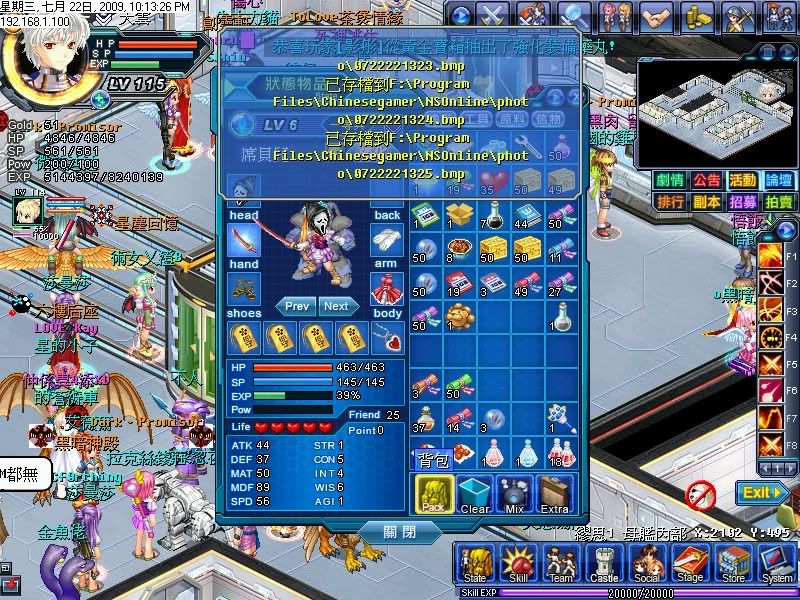Show the Next equipment page

336,306
